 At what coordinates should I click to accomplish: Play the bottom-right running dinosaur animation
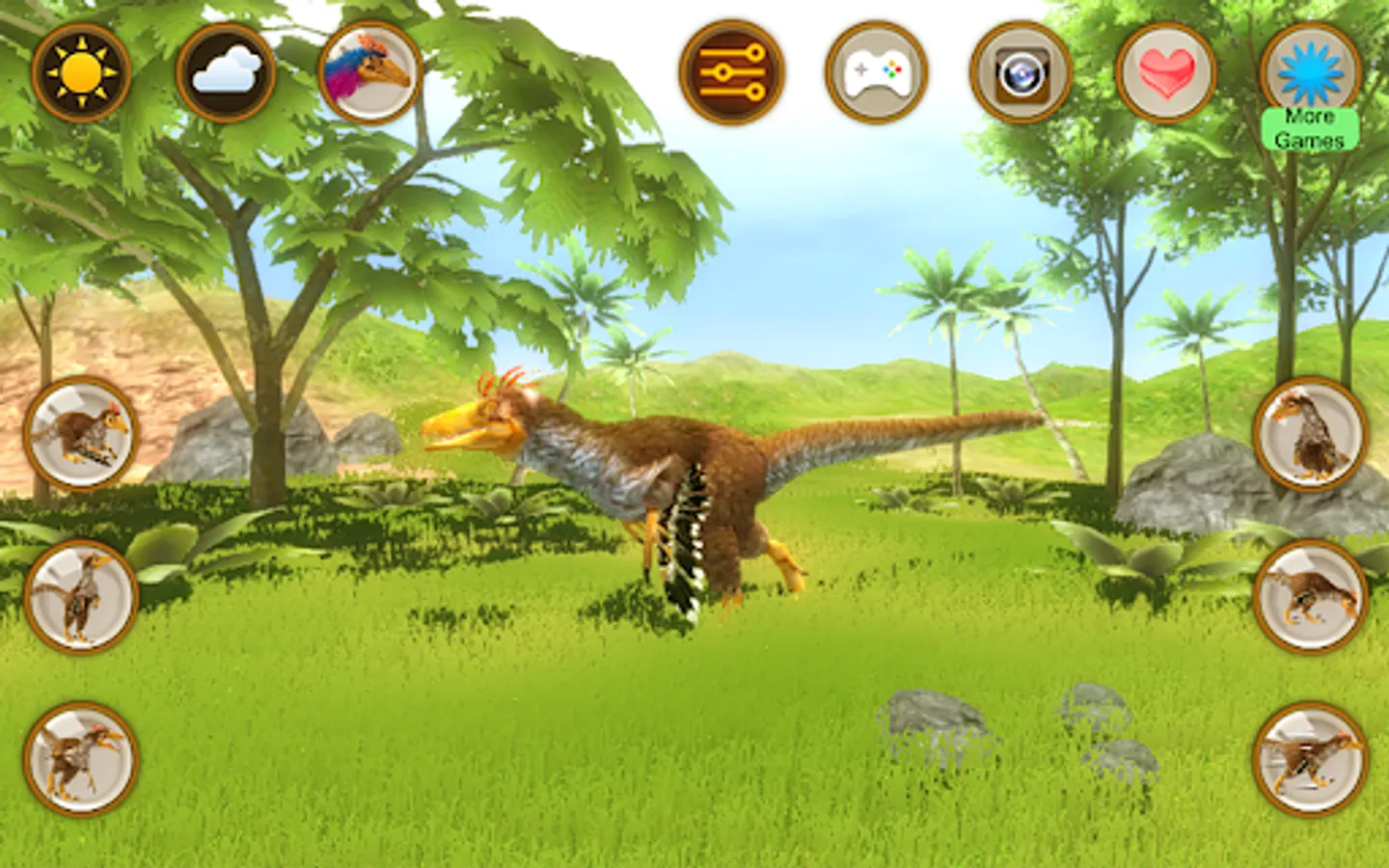click(x=1308, y=761)
